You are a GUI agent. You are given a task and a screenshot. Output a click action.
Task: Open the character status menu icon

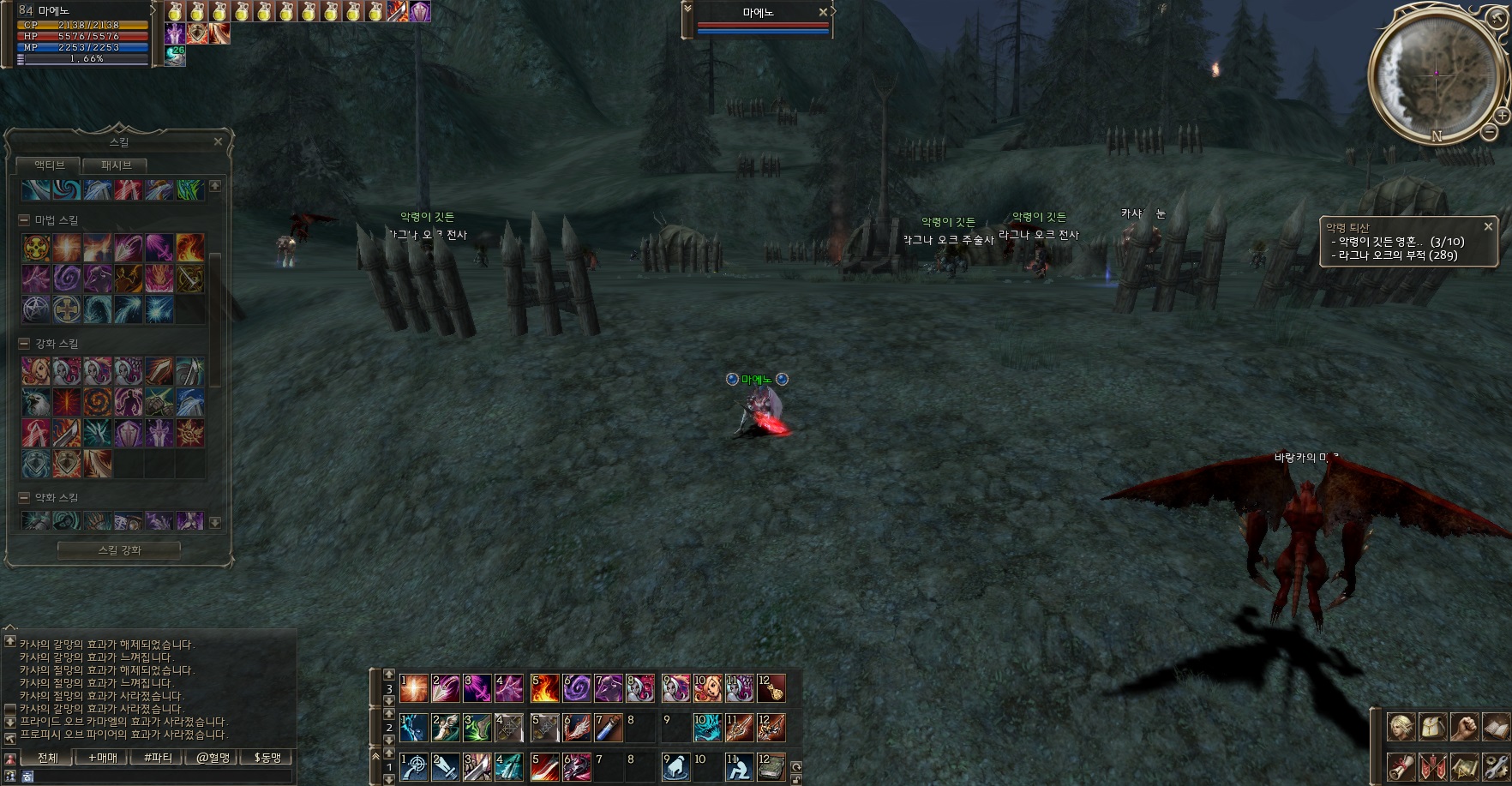click(x=1401, y=727)
